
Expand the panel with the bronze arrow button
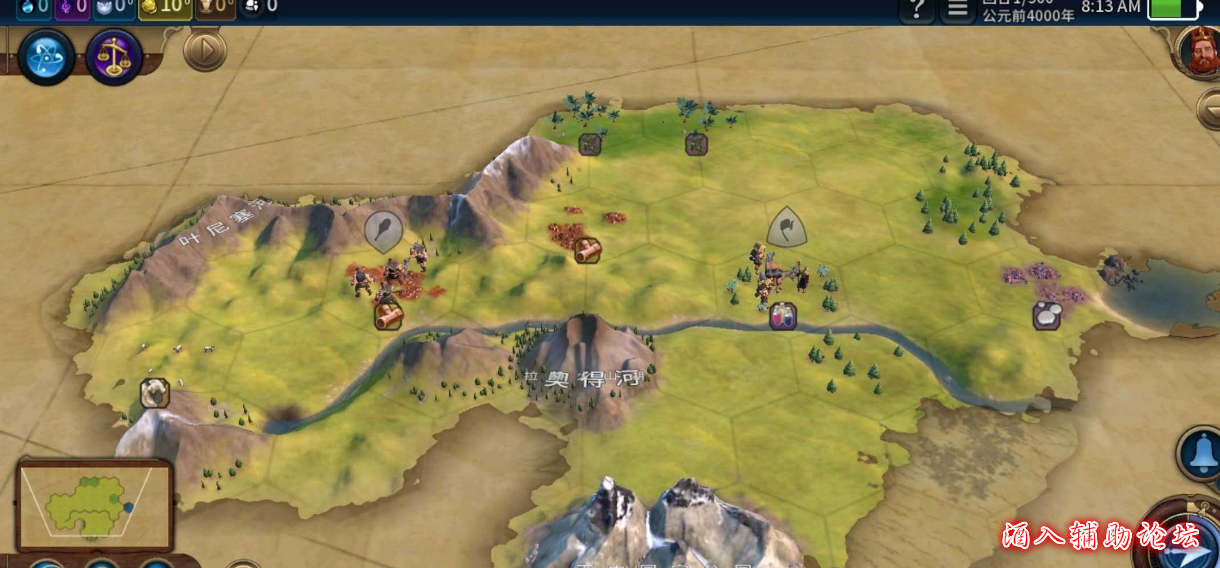click(205, 50)
